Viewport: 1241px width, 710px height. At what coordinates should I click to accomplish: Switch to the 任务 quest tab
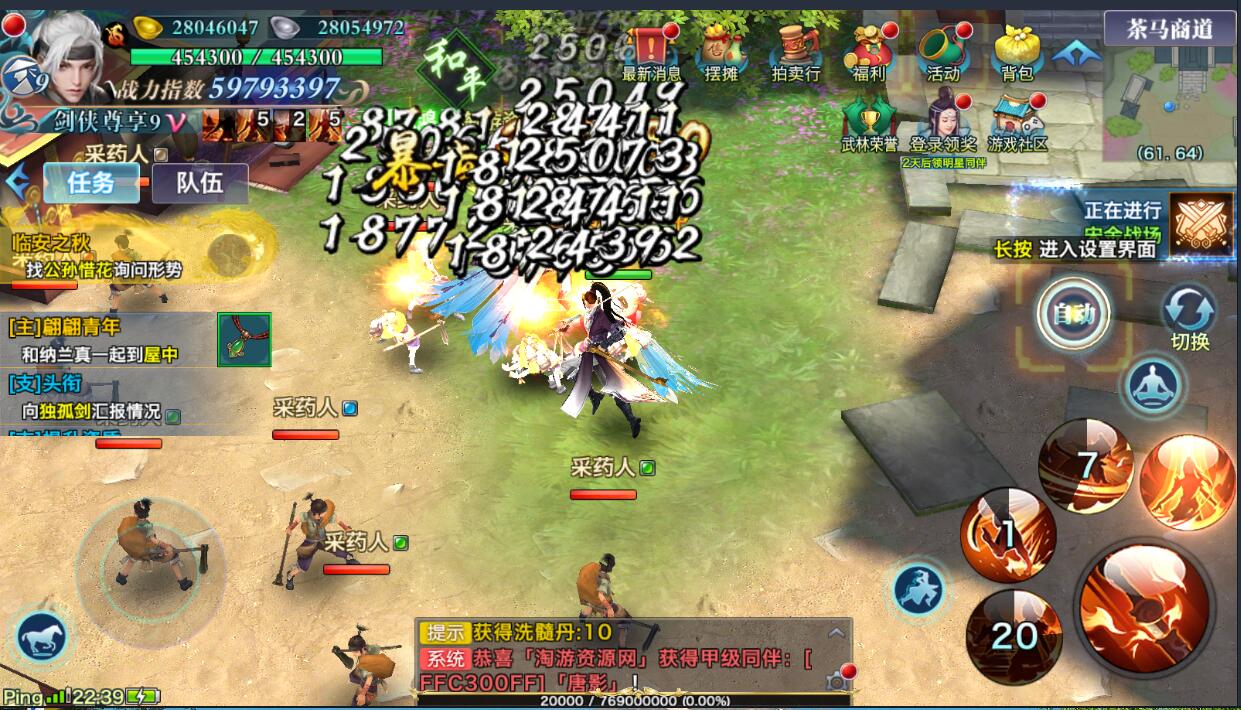tap(91, 183)
